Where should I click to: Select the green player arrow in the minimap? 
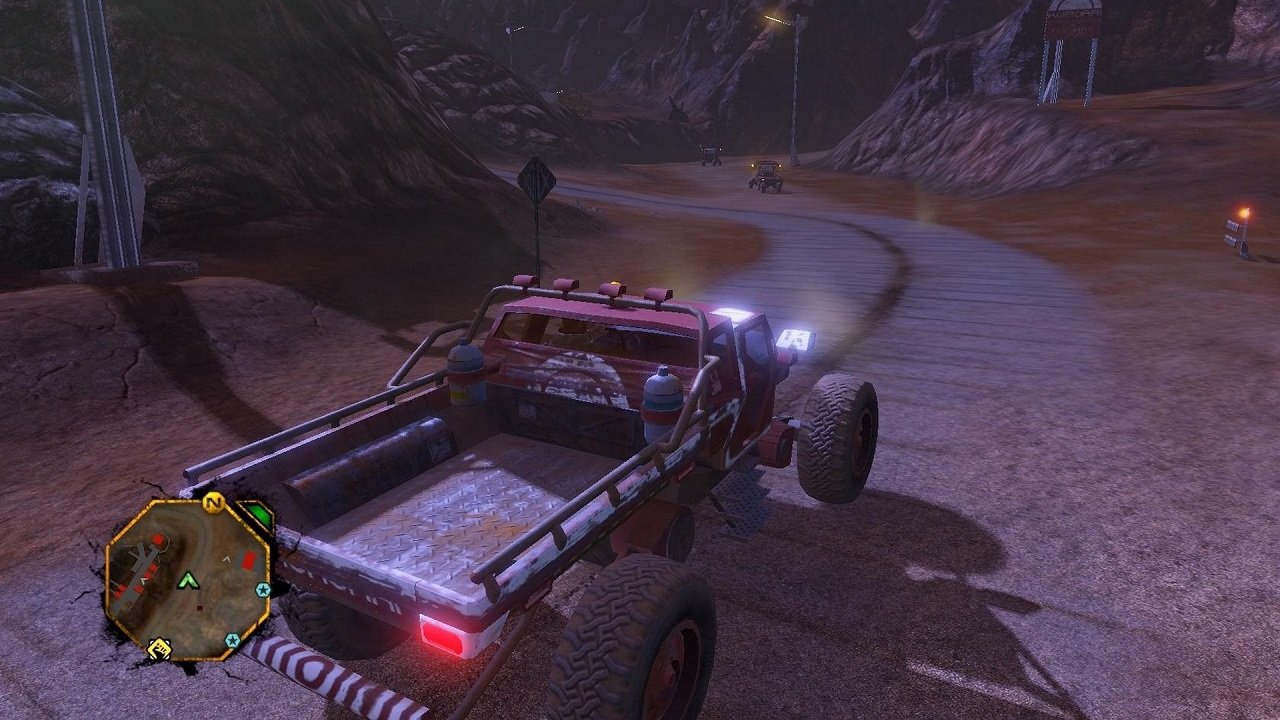[x=188, y=580]
